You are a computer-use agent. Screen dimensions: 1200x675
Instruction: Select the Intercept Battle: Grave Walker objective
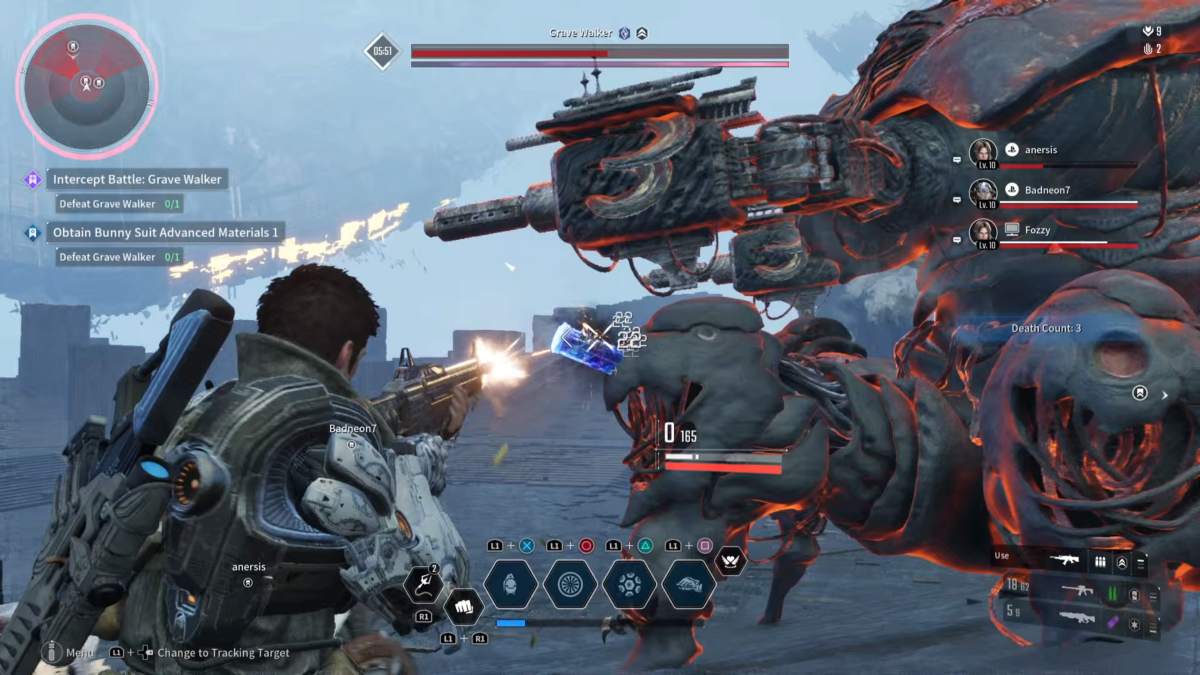click(x=138, y=180)
